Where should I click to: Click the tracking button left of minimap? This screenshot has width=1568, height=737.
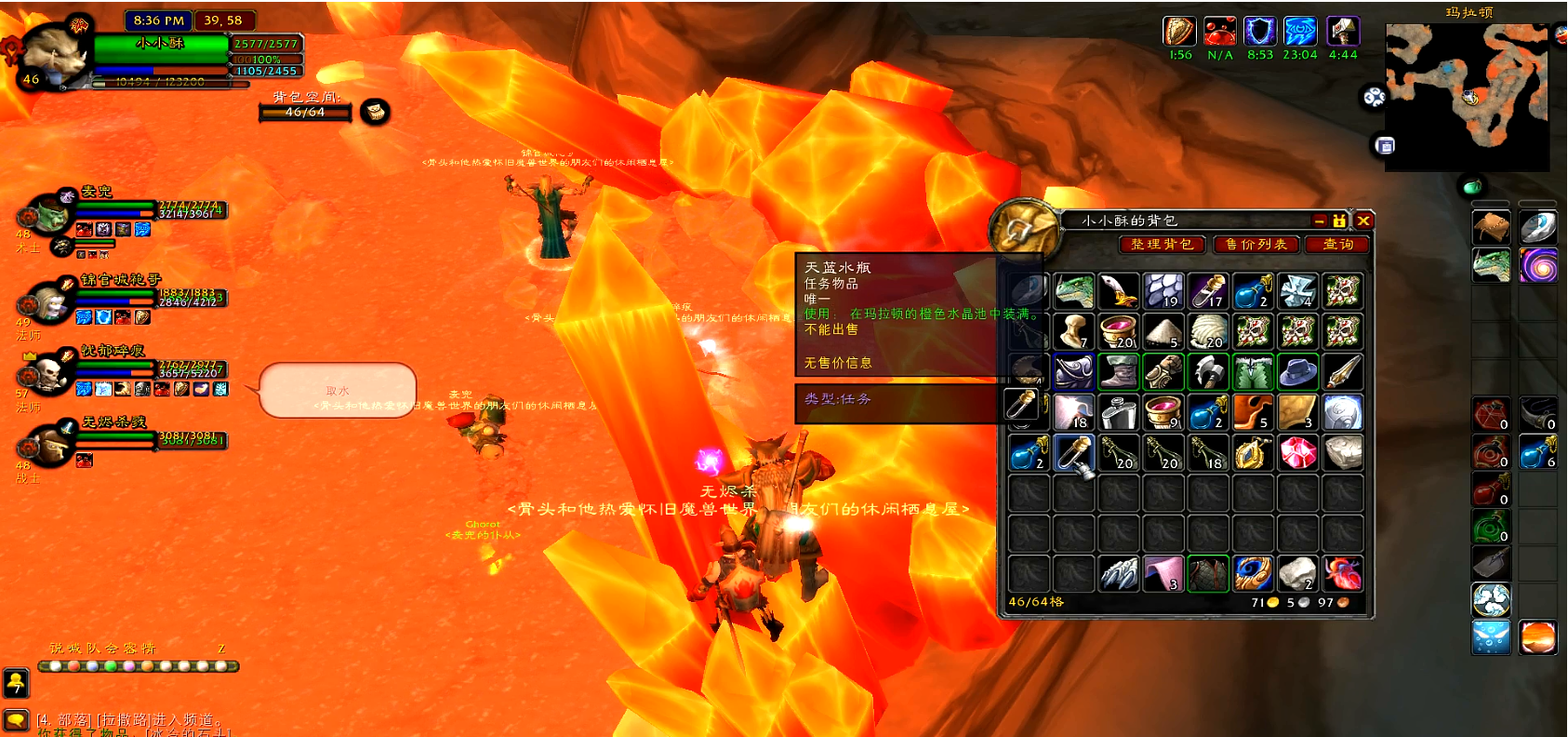tap(1374, 97)
